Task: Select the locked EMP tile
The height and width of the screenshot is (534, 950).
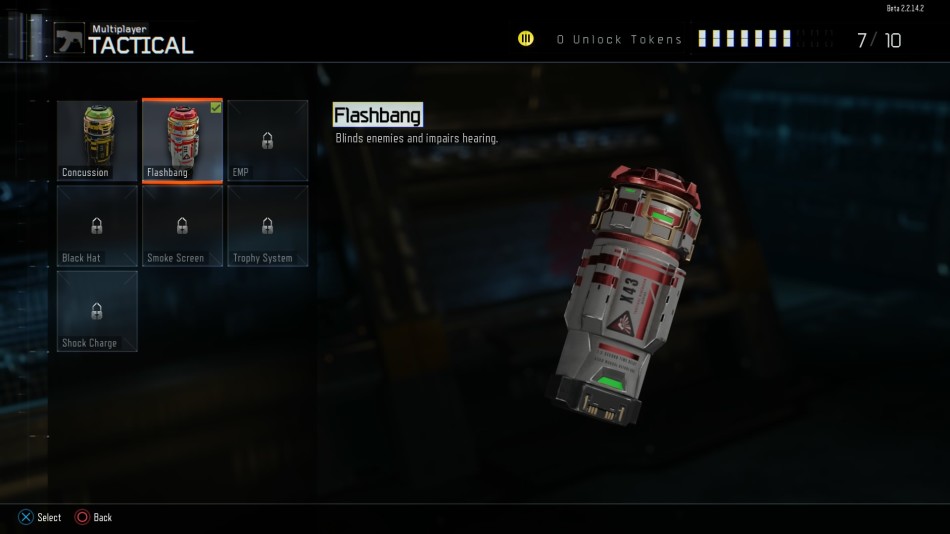Action: (267, 140)
